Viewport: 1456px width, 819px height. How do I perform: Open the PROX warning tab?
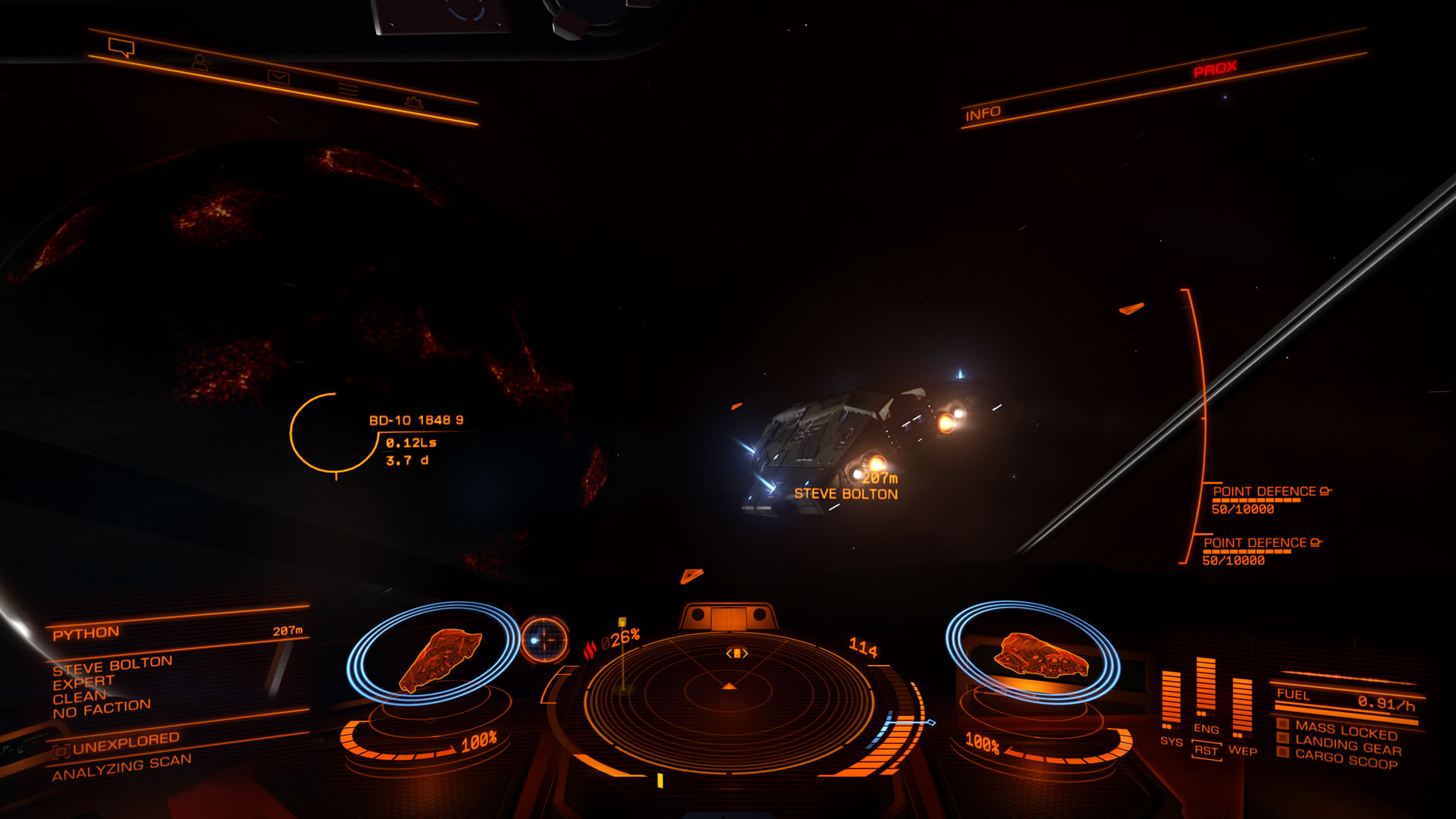click(x=1214, y=67)
